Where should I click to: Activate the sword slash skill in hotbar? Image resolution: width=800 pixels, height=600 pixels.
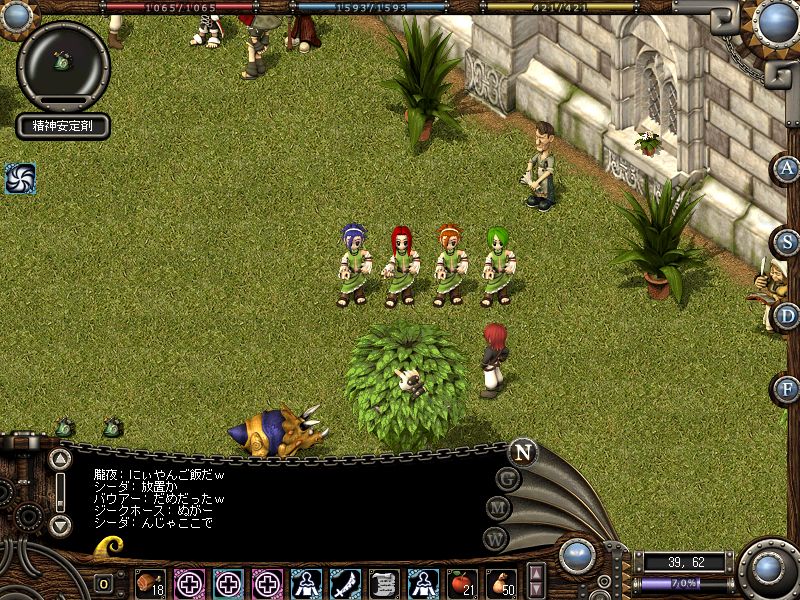point(345,582)
